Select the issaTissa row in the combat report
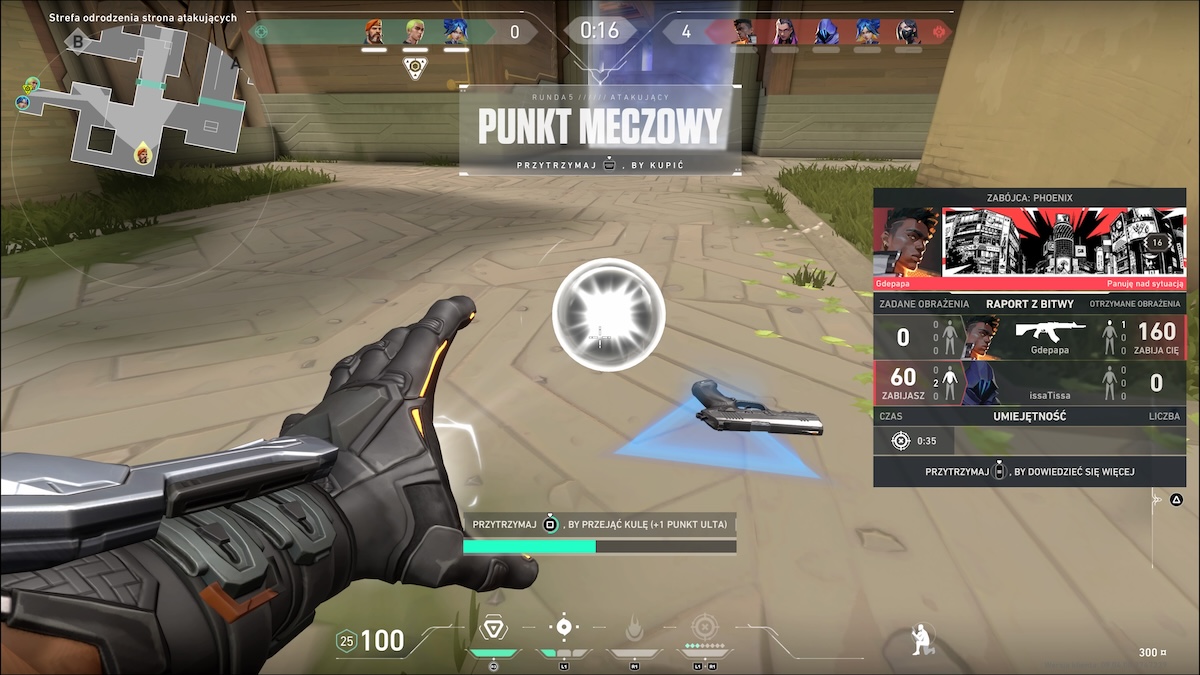Viewport: 1200px width, 675px height. coord(1030,383)
